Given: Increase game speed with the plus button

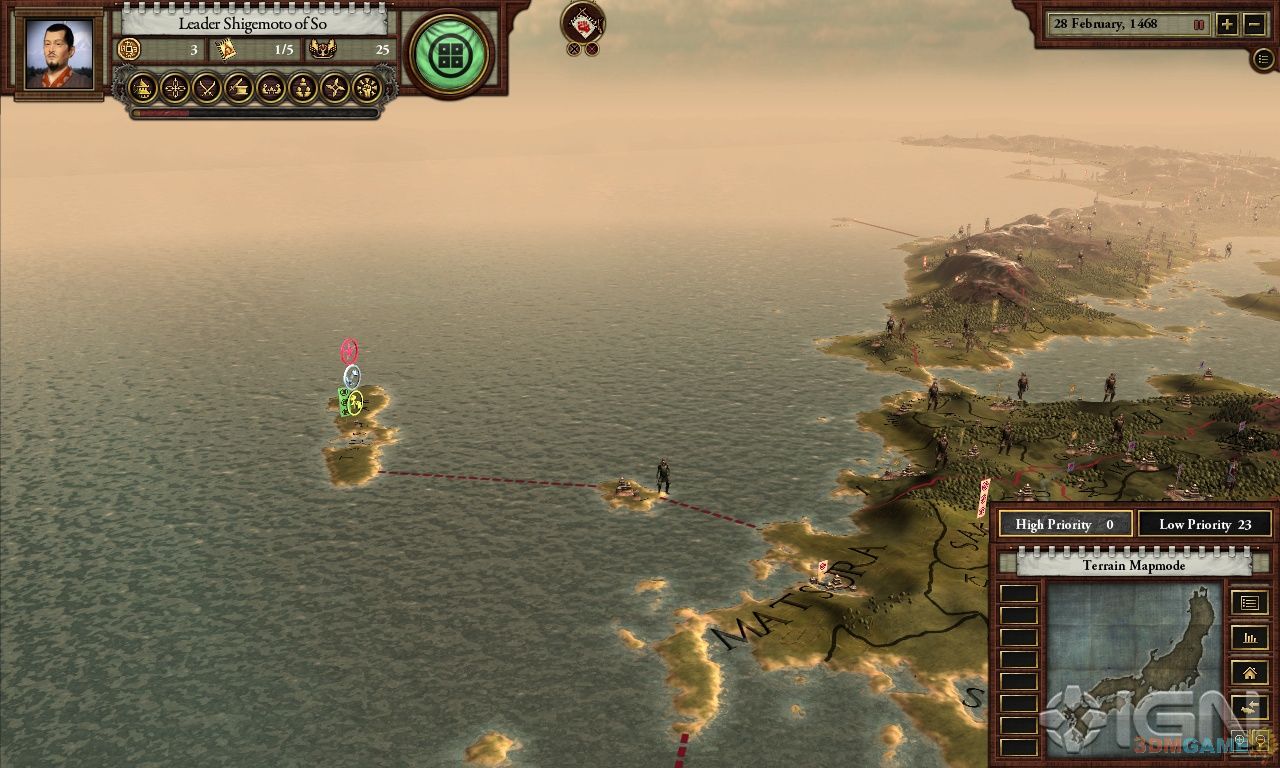Looking at the screenshot, I should pos(1227,24).
